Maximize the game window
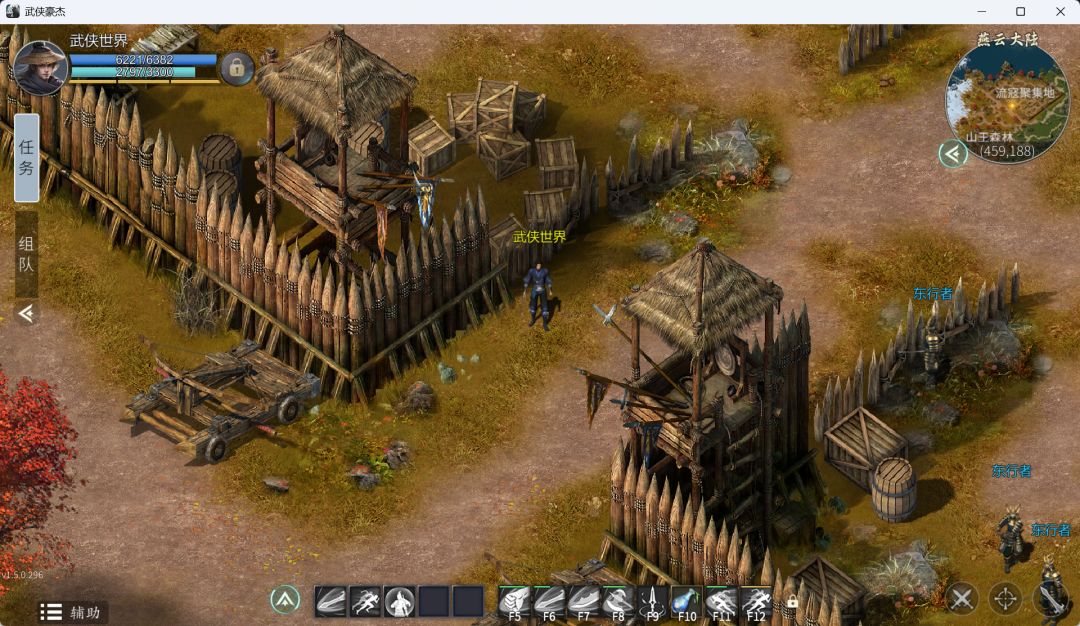1080x626 pixels. click(x=1020, y=12)
